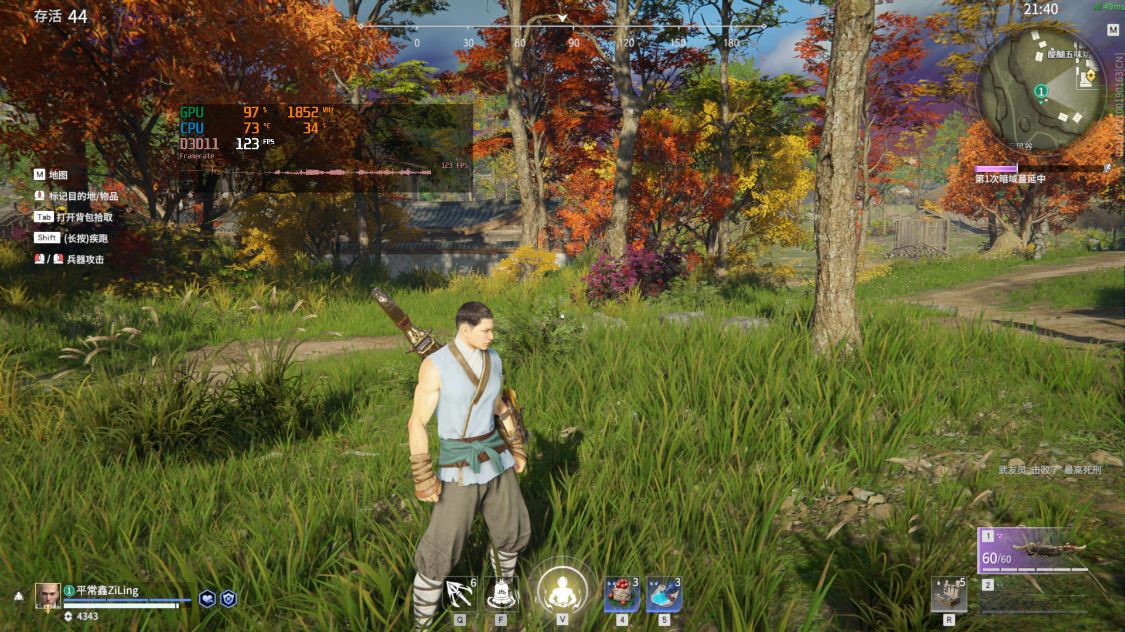Screen dimensions: 1125x632
Task: Select the shield hexagon buff icon
Action: 228,598
